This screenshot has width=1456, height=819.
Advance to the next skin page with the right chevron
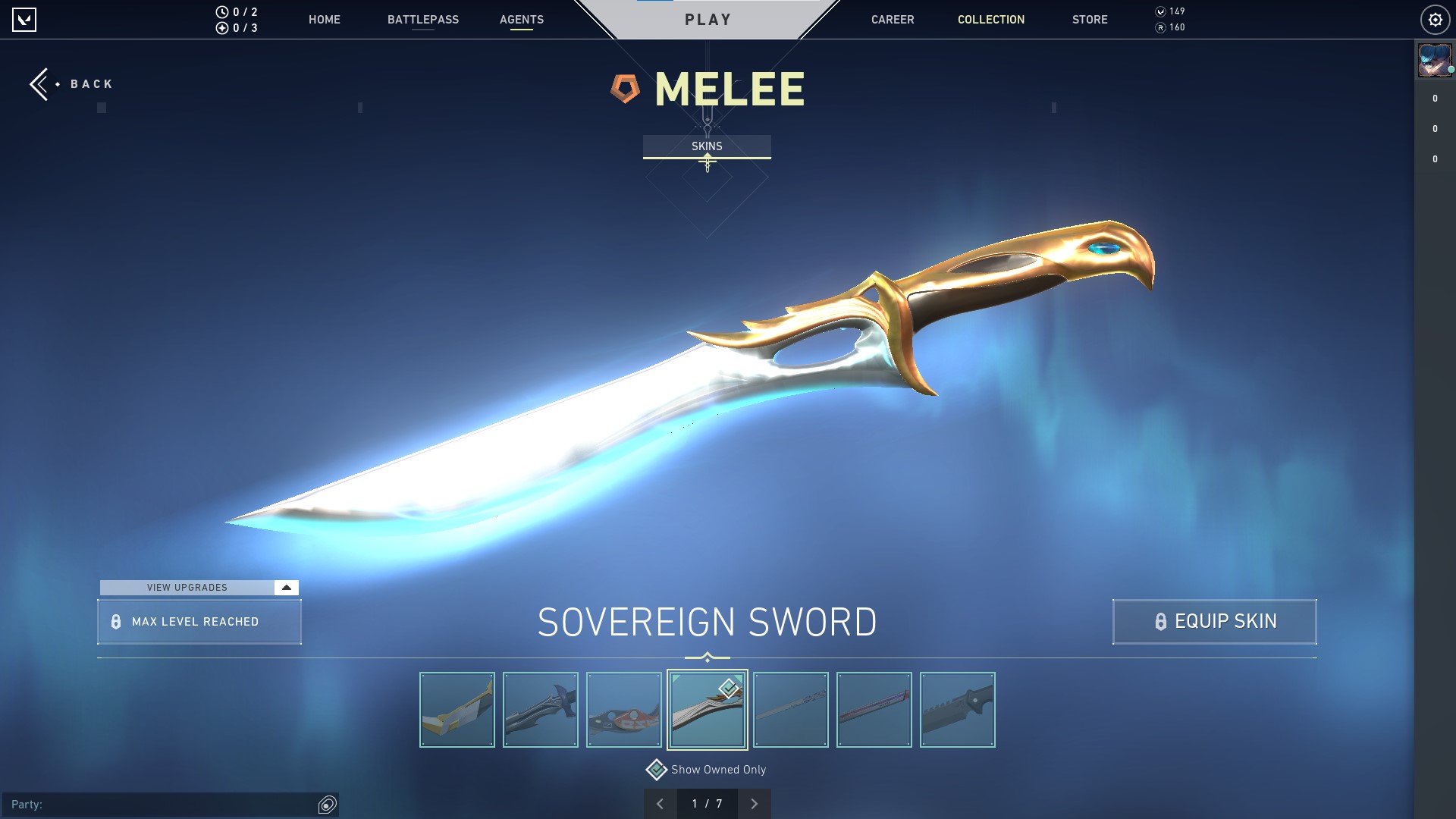[754, 802]
